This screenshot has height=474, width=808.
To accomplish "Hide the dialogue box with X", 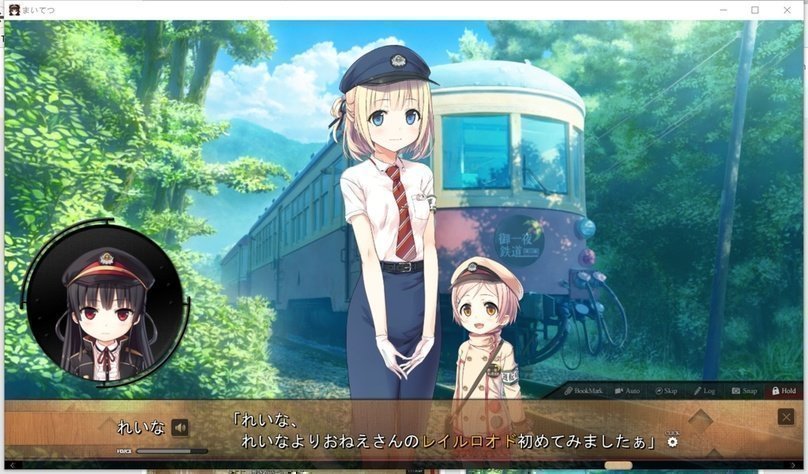I will (786, 417).
